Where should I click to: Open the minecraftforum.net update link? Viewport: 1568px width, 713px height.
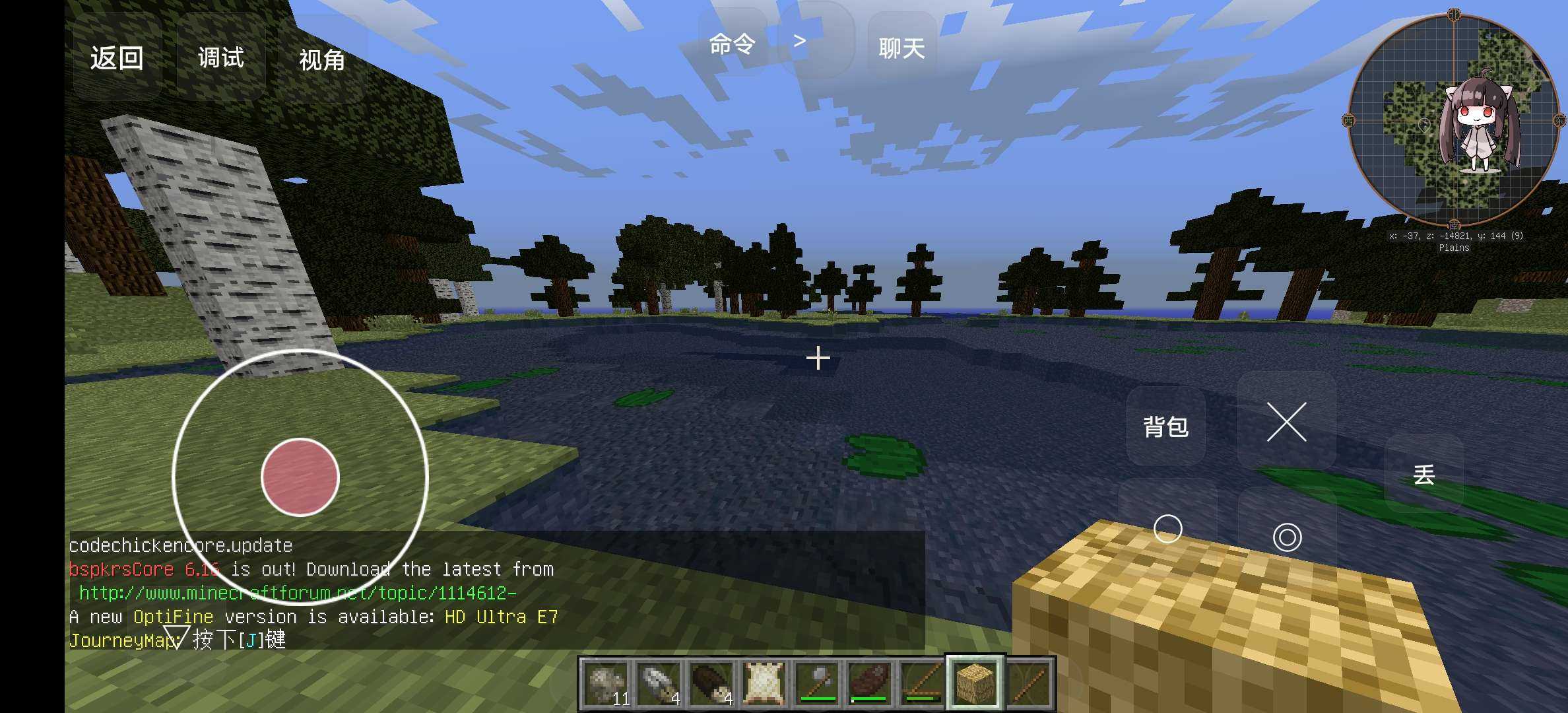[x=297, y=593]
